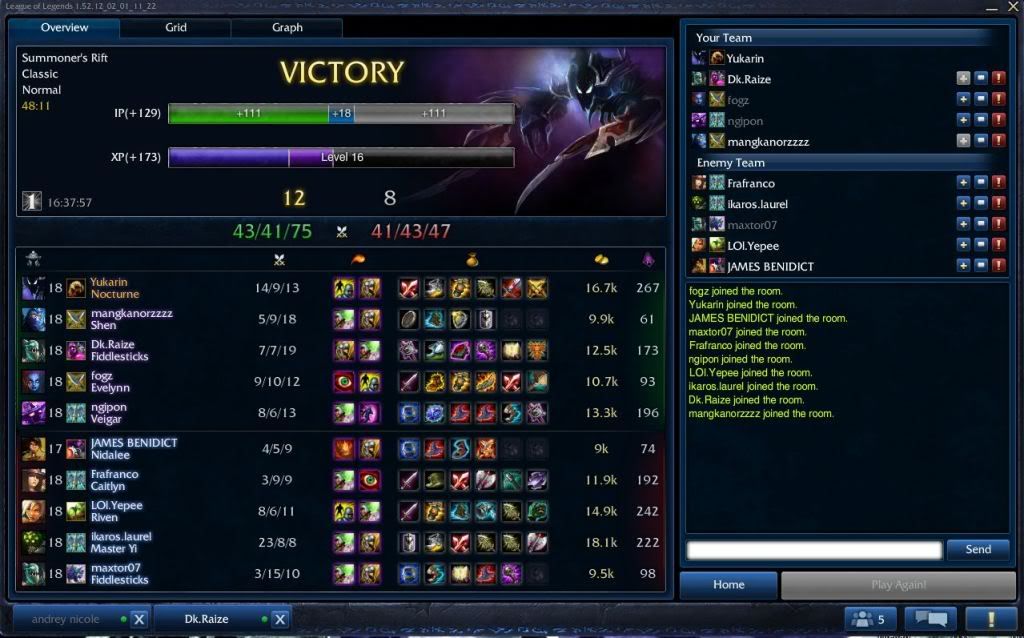The height and width of the screenshot is (638, 1024).
Task: Ignore LOl.Yepee using the minus button
Action: point(981,246)
